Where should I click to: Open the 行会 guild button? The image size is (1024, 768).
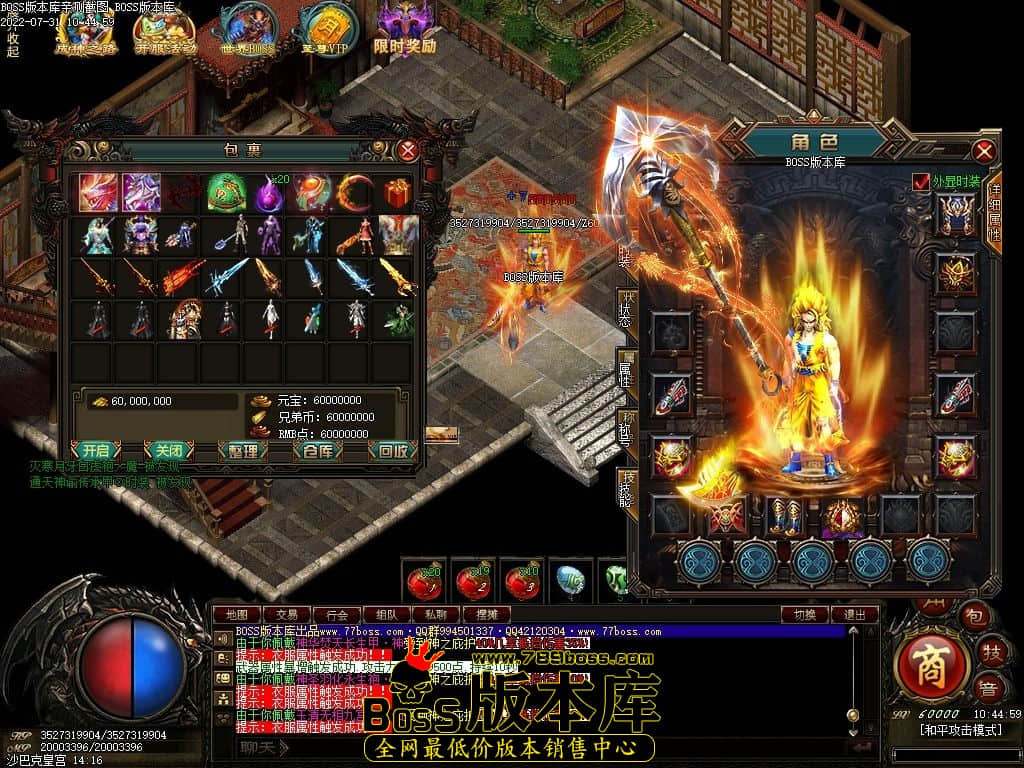tap(337, 614)
